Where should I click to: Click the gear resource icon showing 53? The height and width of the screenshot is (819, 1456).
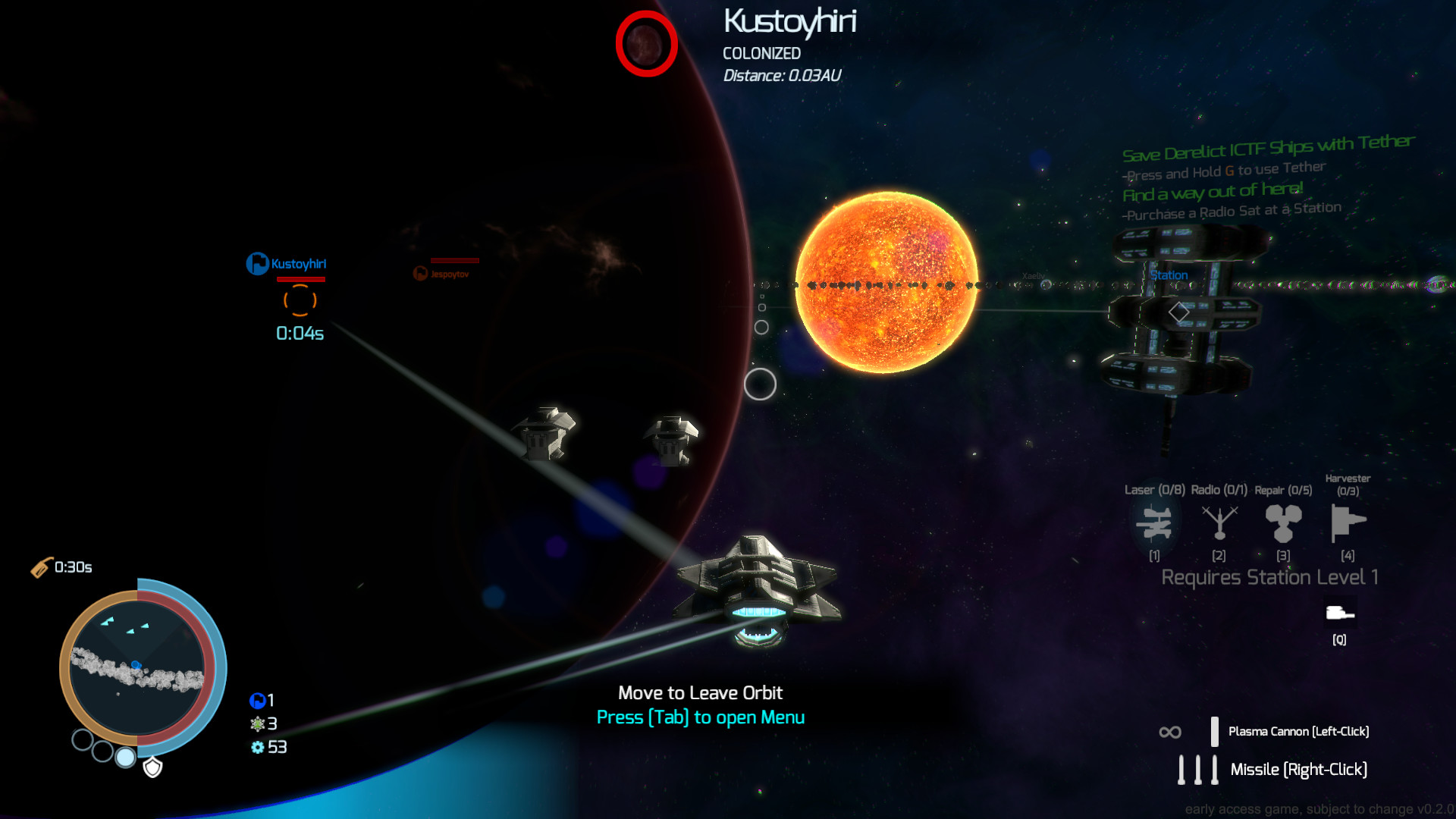point(258,748)
